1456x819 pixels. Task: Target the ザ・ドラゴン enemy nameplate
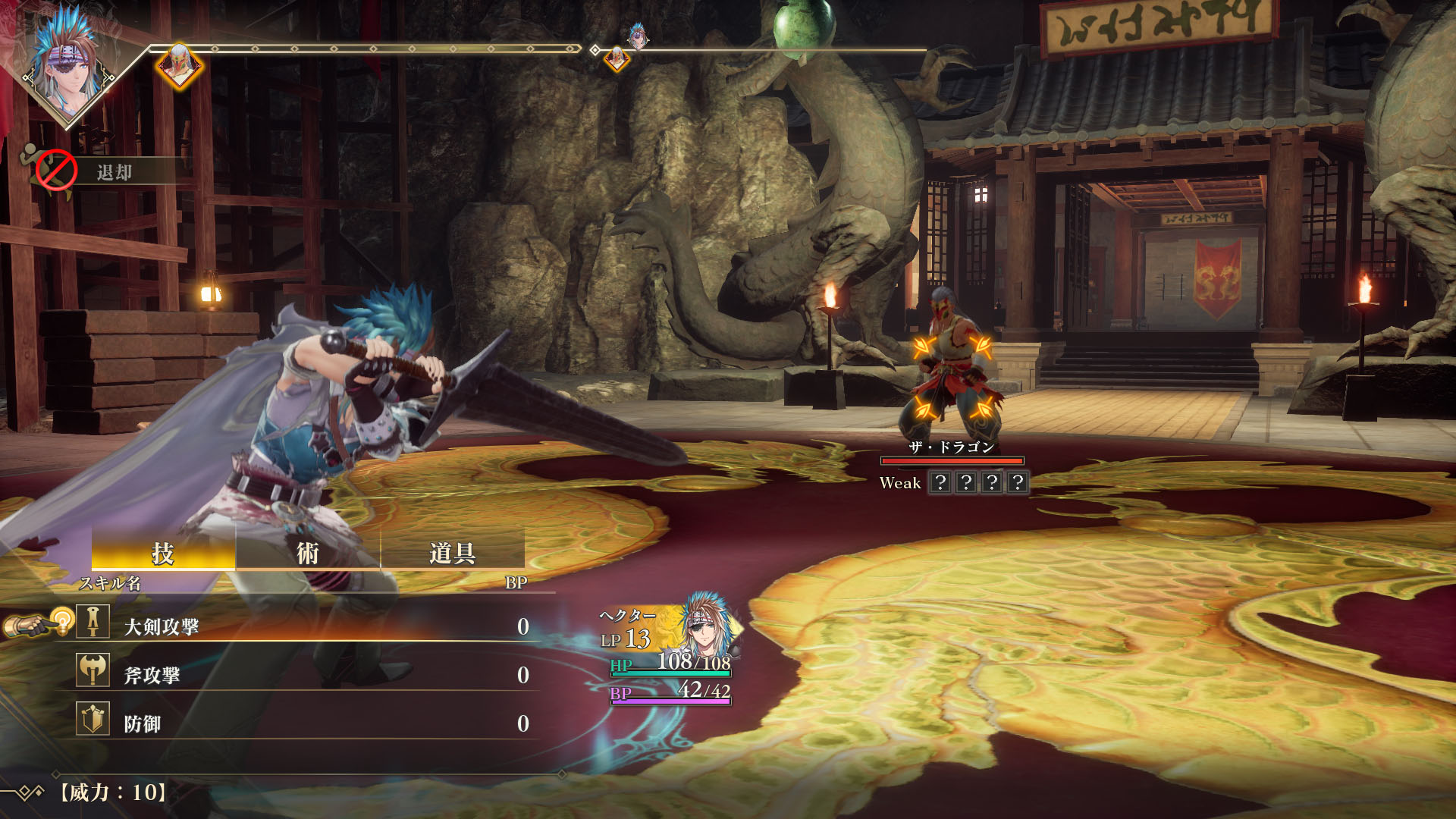pyautogui.click(x=952, y=447)
